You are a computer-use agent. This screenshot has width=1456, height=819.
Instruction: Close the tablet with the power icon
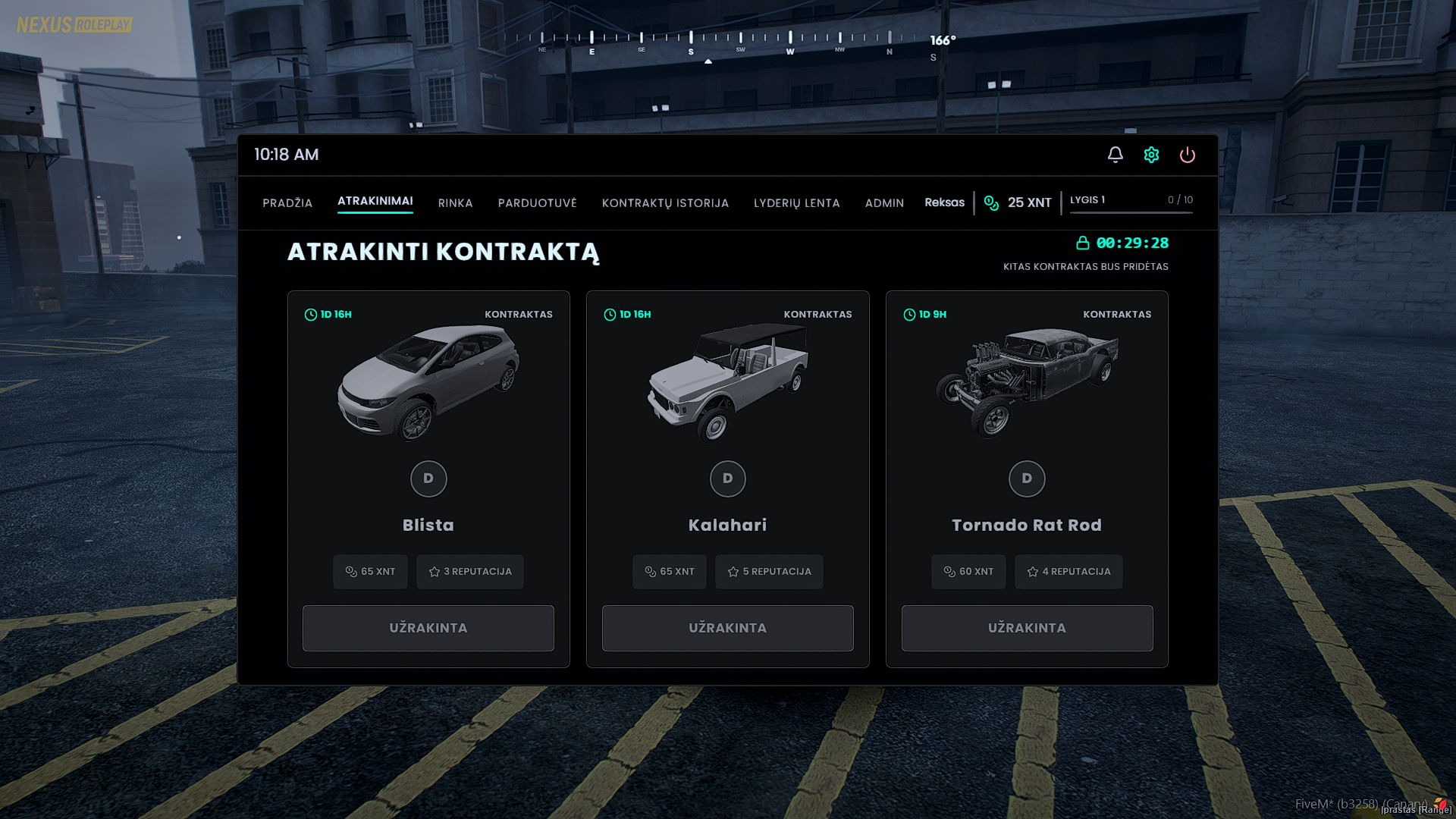point(1187,155)
